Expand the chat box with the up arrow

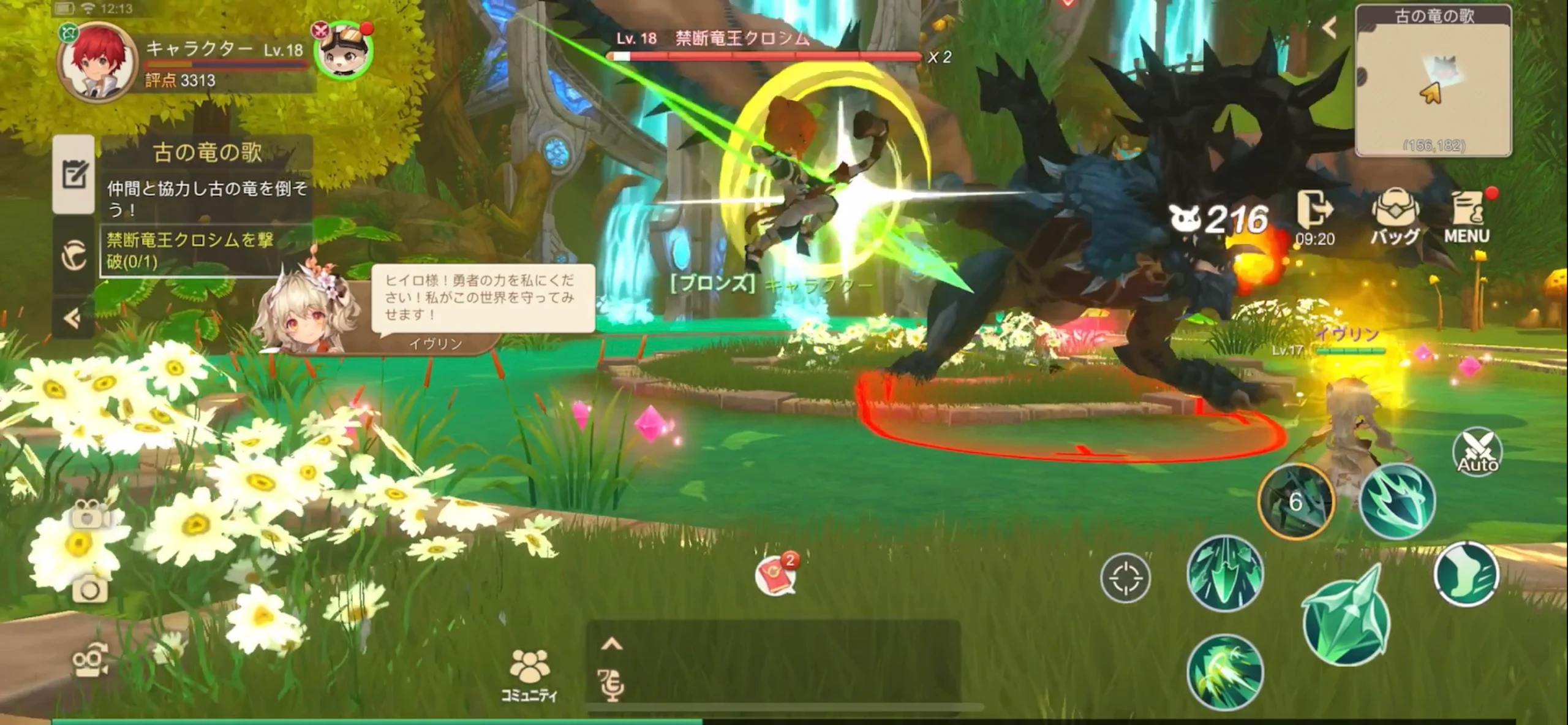tap(612, 644)
